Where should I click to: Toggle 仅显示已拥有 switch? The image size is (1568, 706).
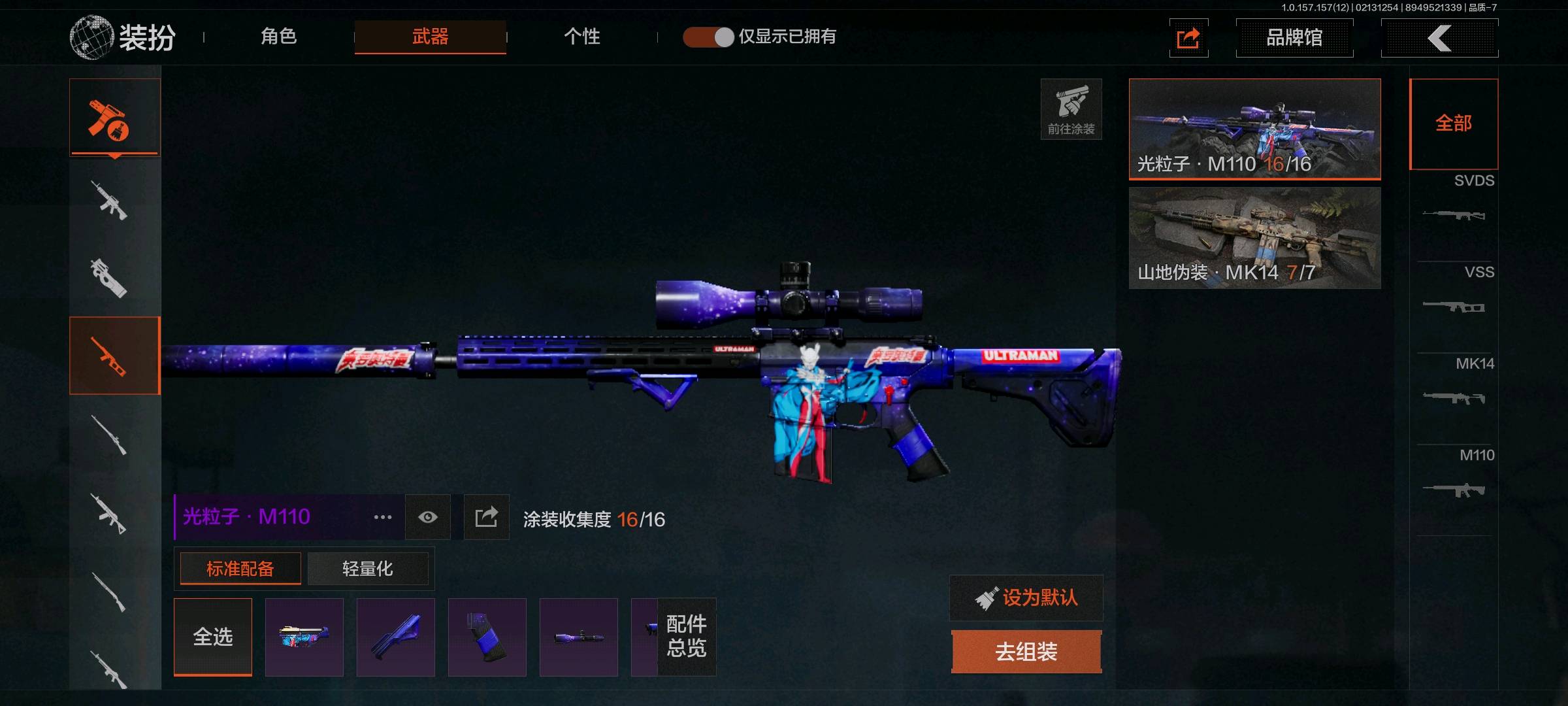pos(709,37)
